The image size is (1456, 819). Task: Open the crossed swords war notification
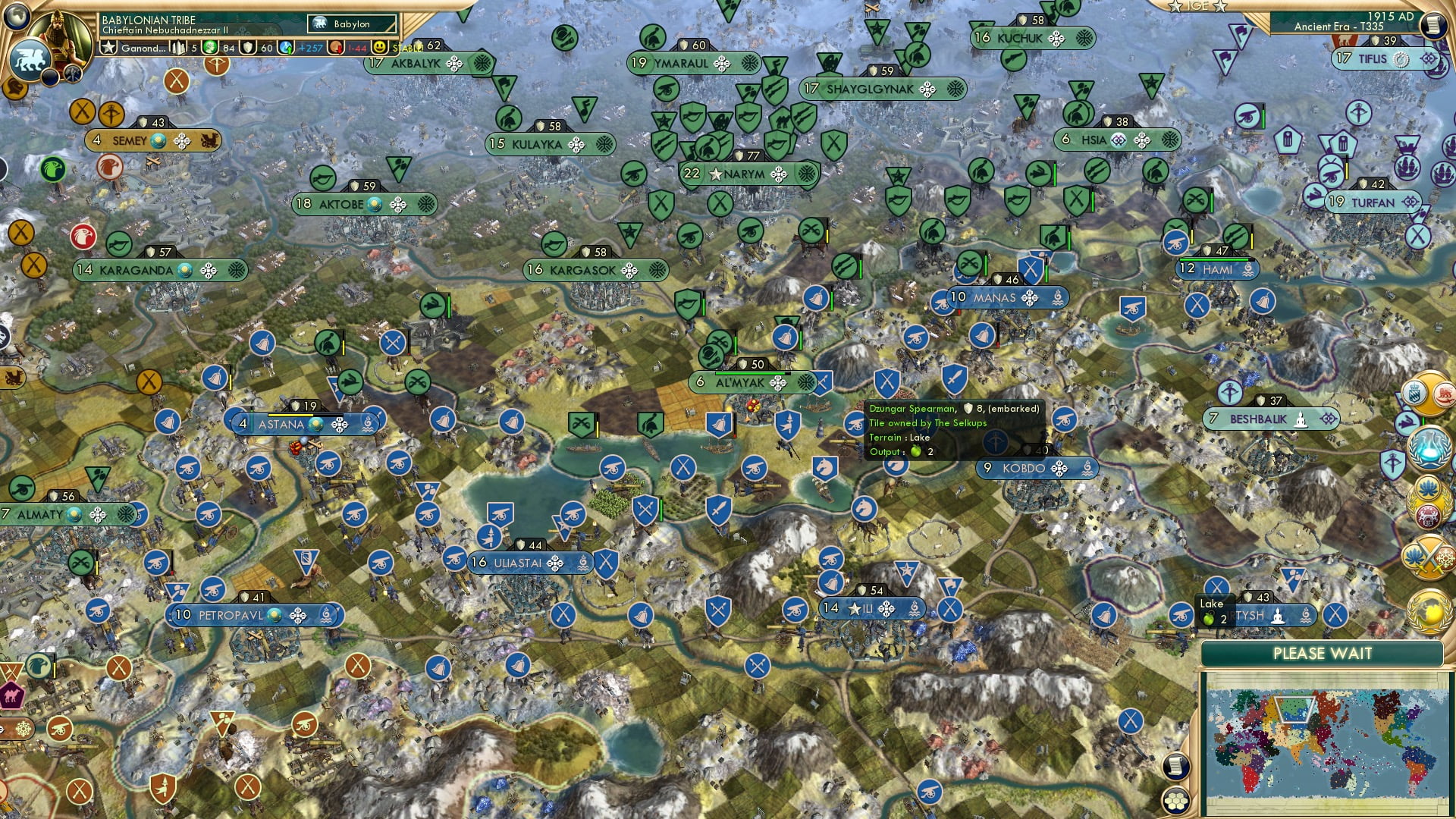pyautogui.click(x=1429, y=557)
